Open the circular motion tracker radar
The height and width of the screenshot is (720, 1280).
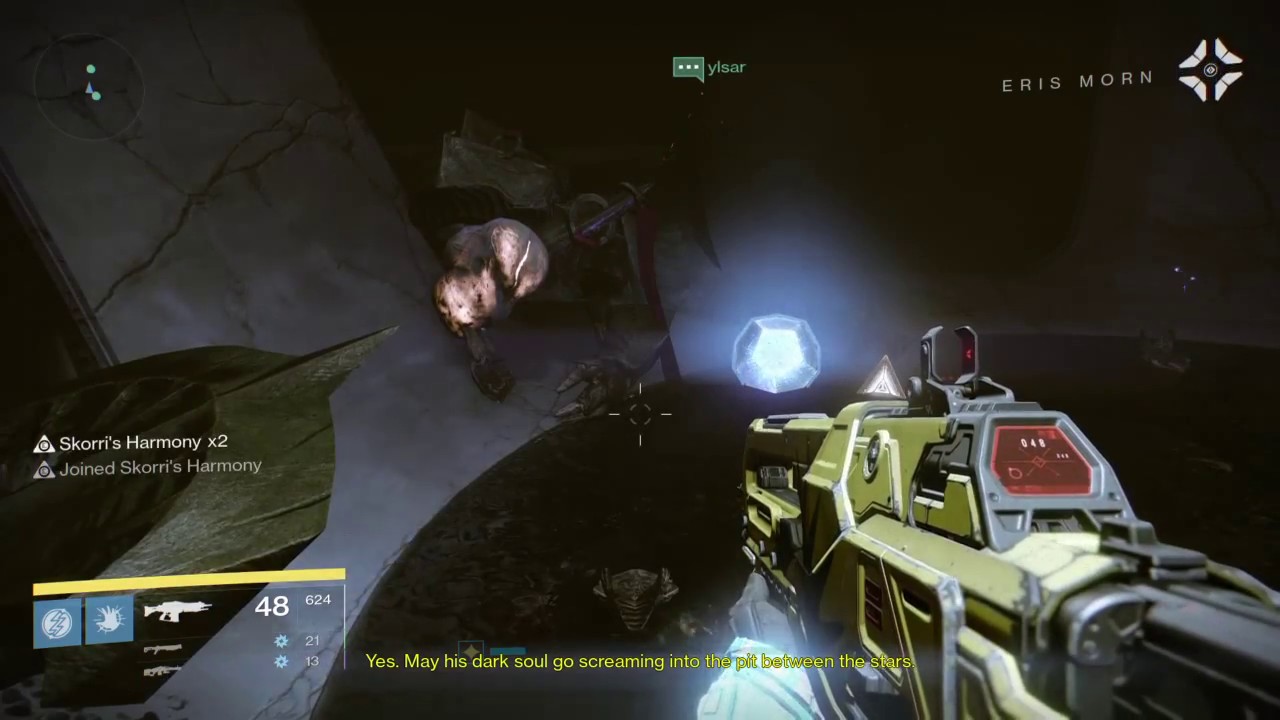(x=88, y=84)
